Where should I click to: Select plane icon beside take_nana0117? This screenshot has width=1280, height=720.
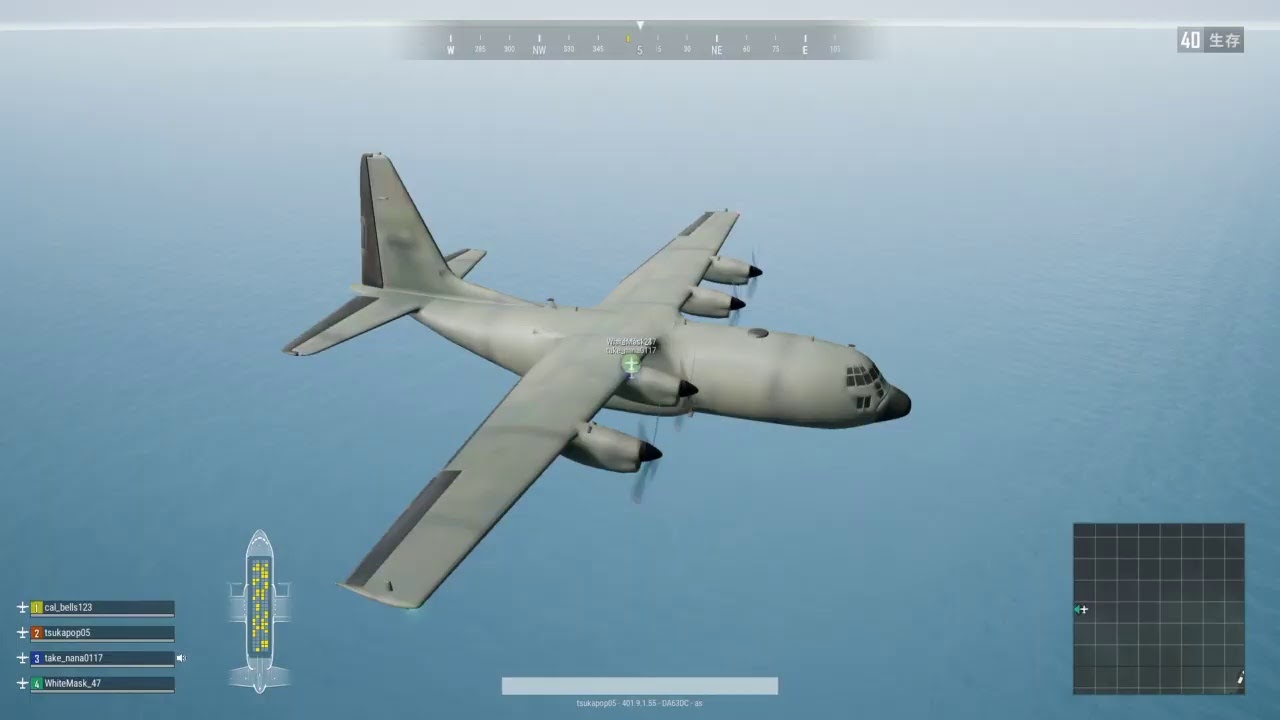21,657
